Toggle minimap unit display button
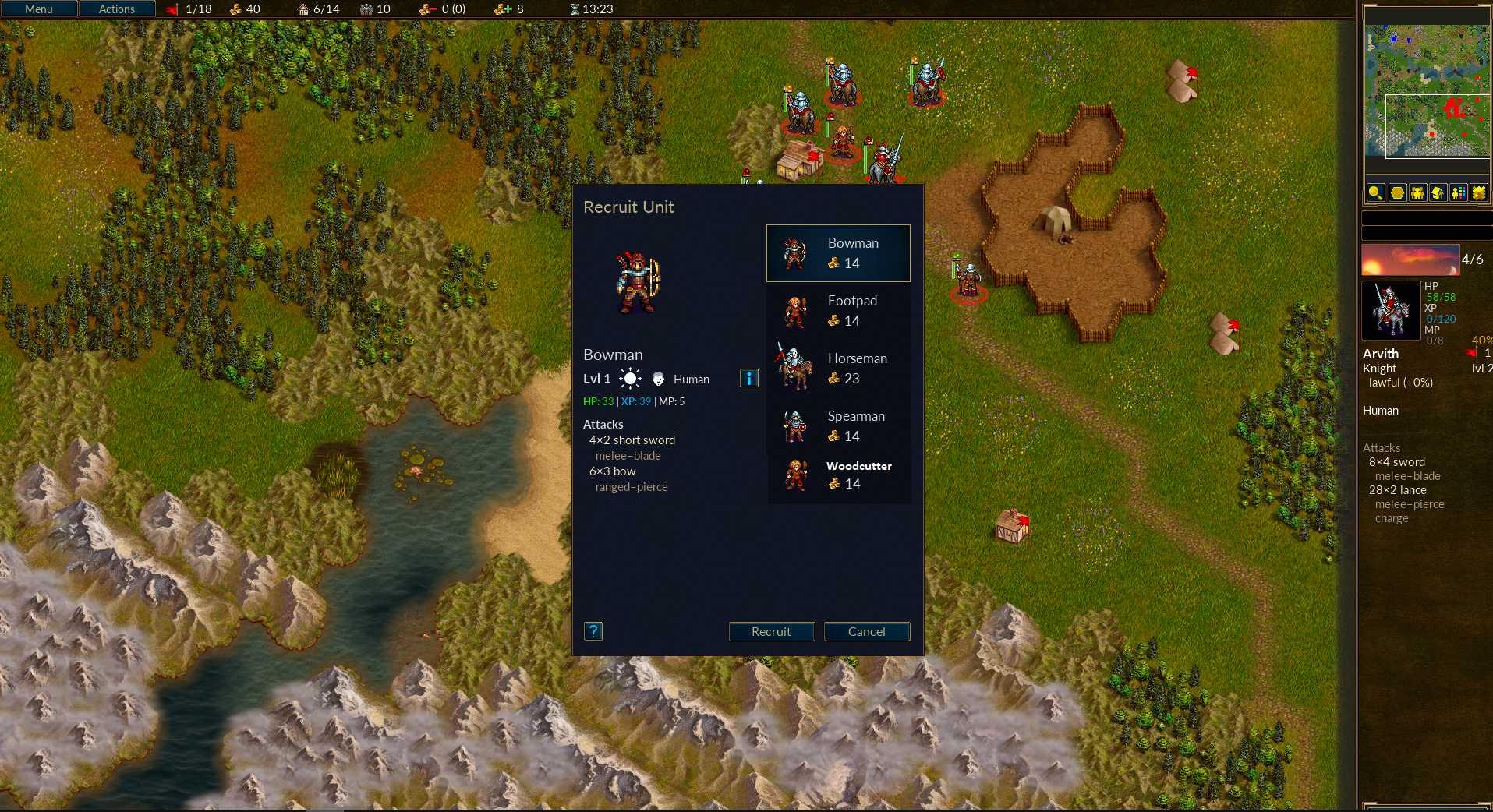 1417,192
